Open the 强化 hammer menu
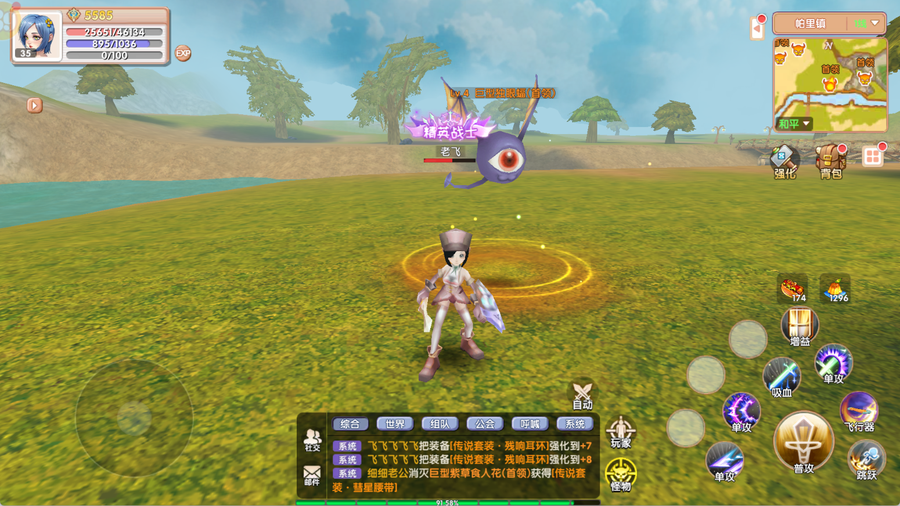Viewport: 900px width, 506px height. [x=785, y=160]
